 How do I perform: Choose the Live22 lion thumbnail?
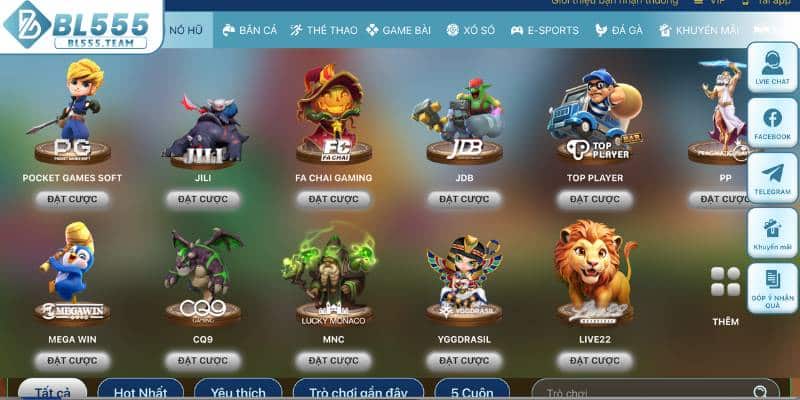[594, 272]
